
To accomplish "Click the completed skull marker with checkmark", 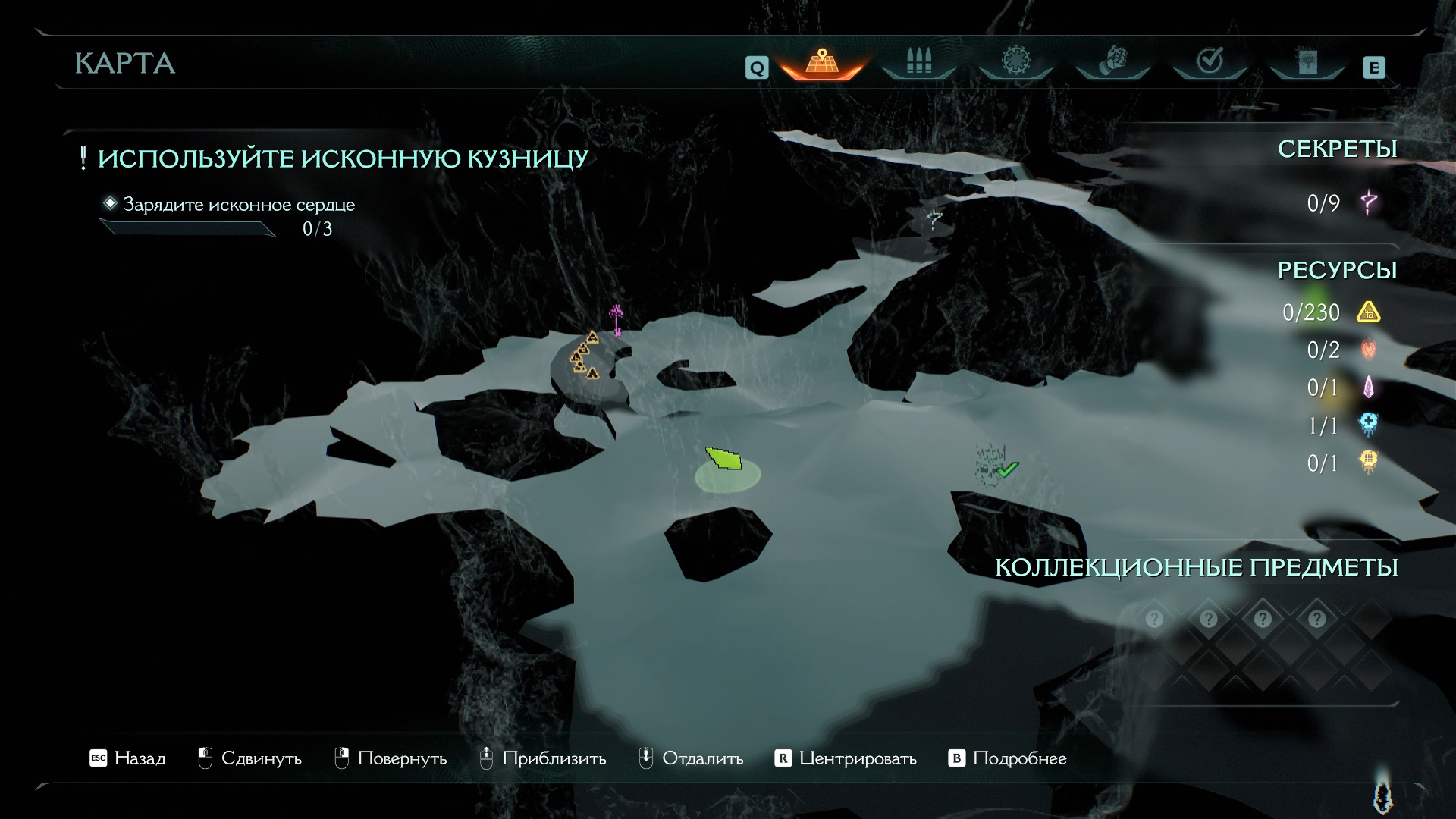I will 992,464.
